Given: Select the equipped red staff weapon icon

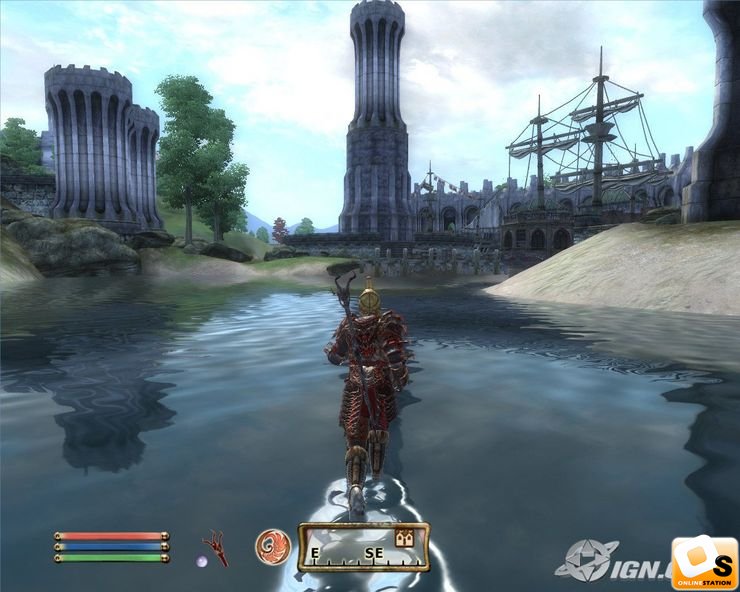Looking at the screenshot, I should (x=215, y=546).
